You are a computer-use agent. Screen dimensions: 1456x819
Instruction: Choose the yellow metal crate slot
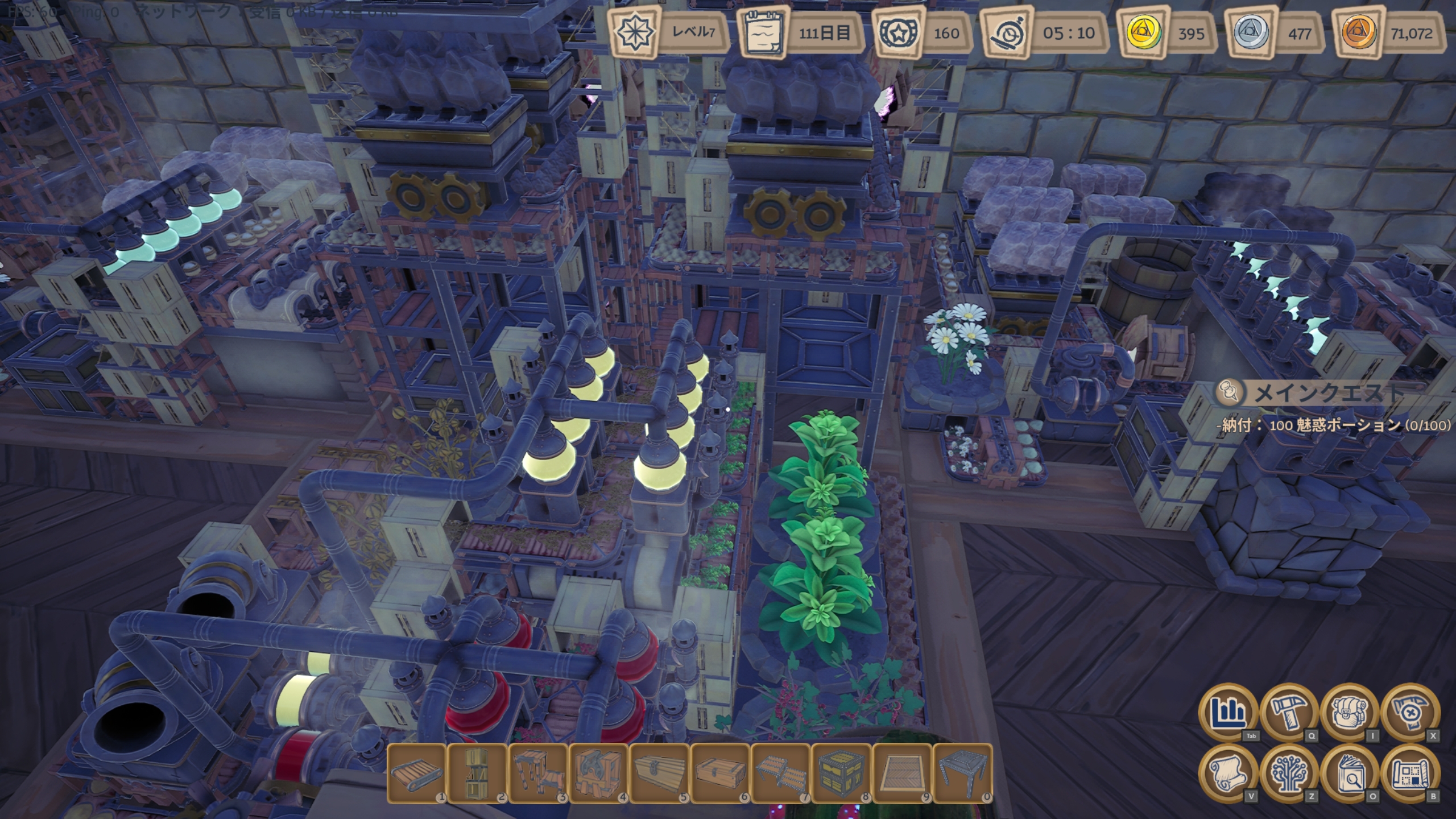tap(841, 773)
